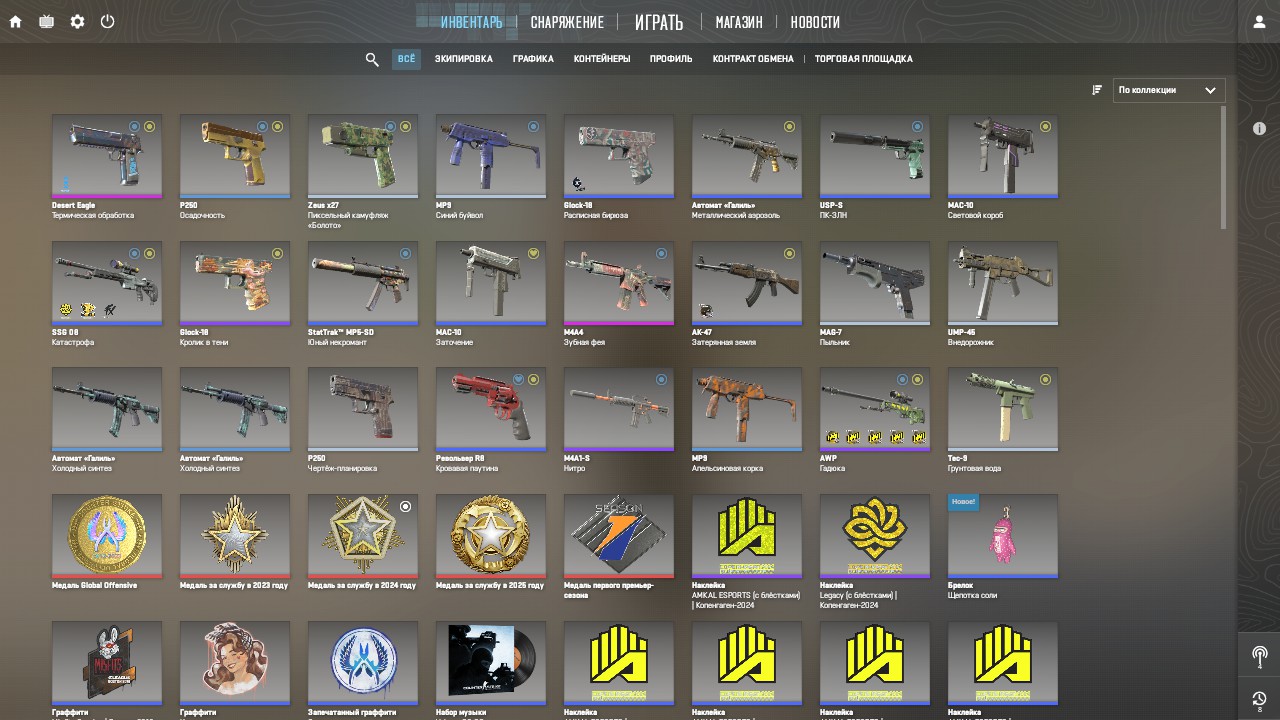
Task: Search the inventory with the magnifier icon
Action: (372, 60)
